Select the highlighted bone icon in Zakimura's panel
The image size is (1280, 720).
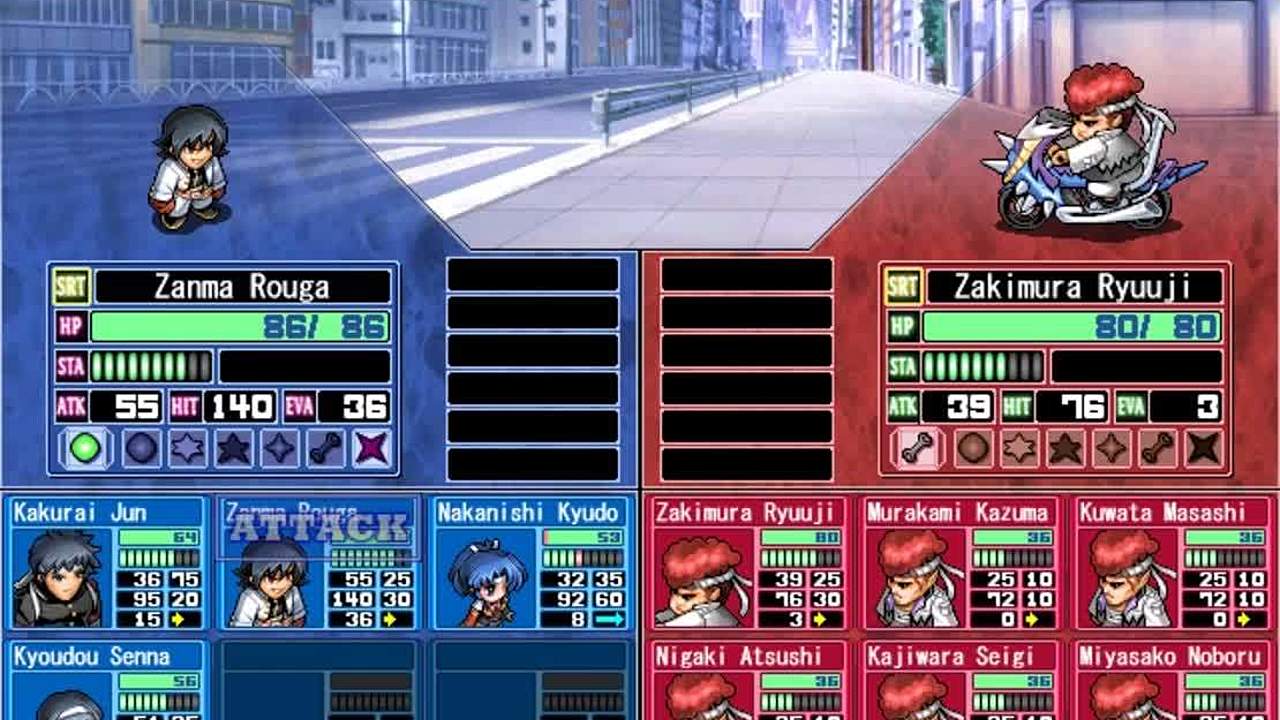917,448
